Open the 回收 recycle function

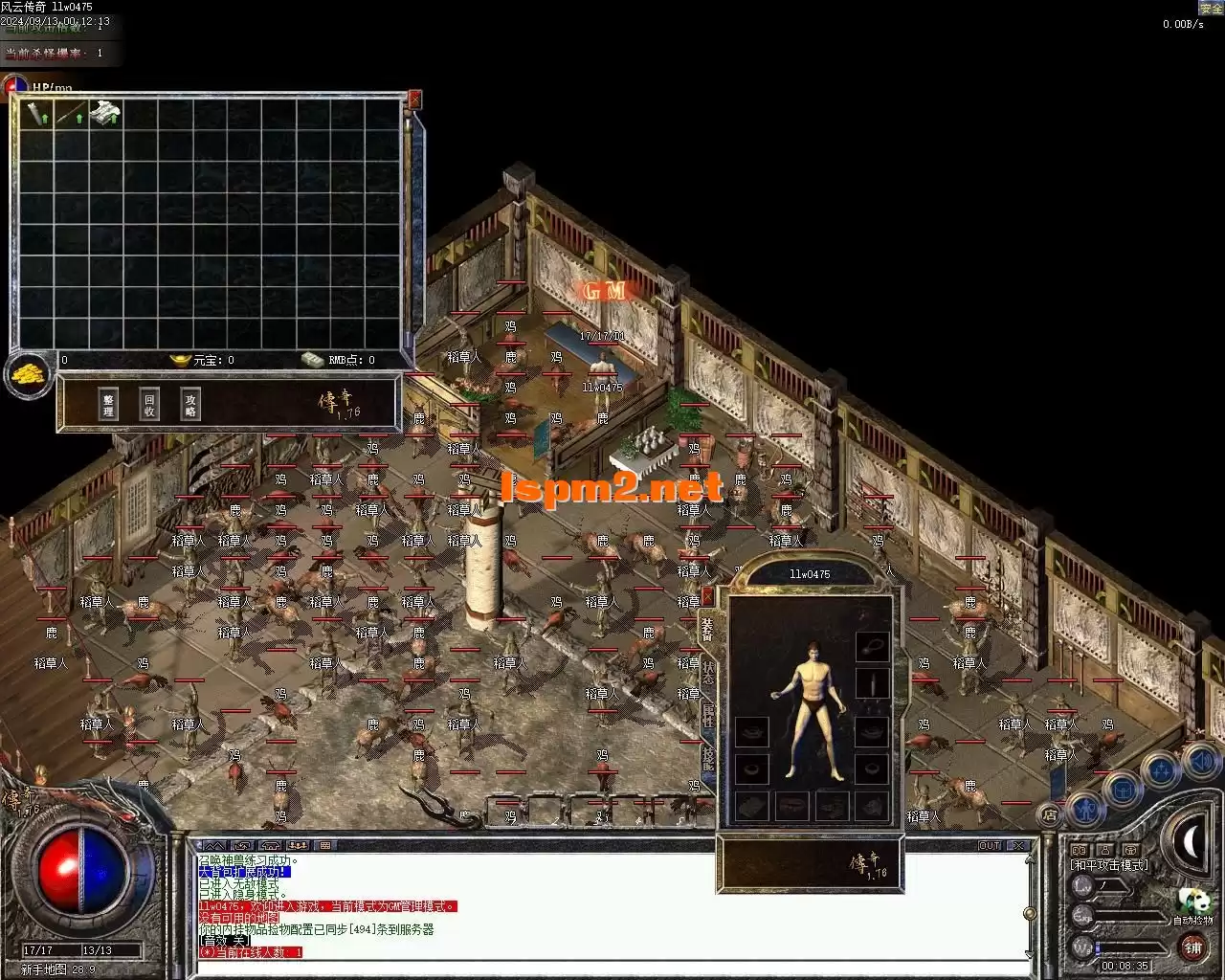click(149, 405)
